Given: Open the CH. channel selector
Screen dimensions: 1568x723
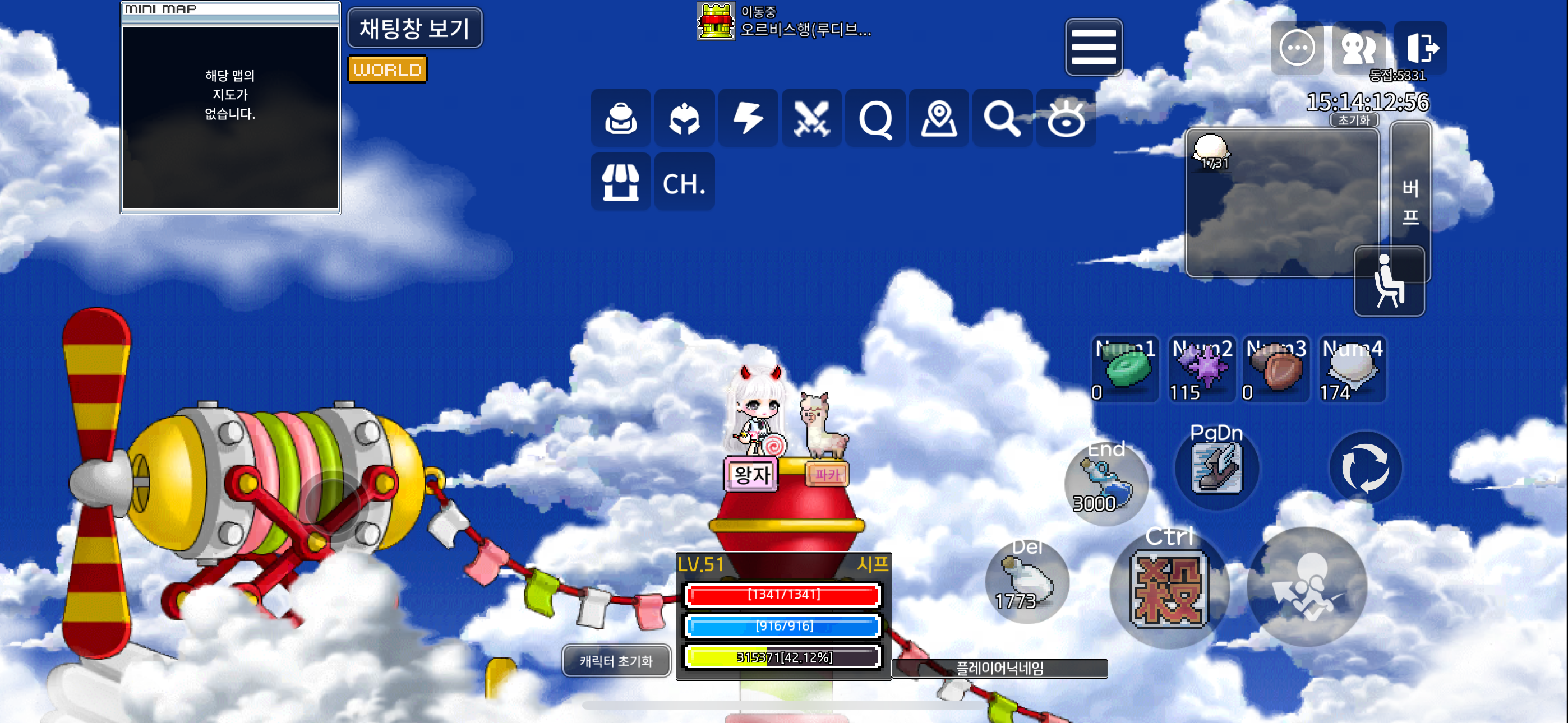Looking at the screenshot, I should click(x=684, y=182).
